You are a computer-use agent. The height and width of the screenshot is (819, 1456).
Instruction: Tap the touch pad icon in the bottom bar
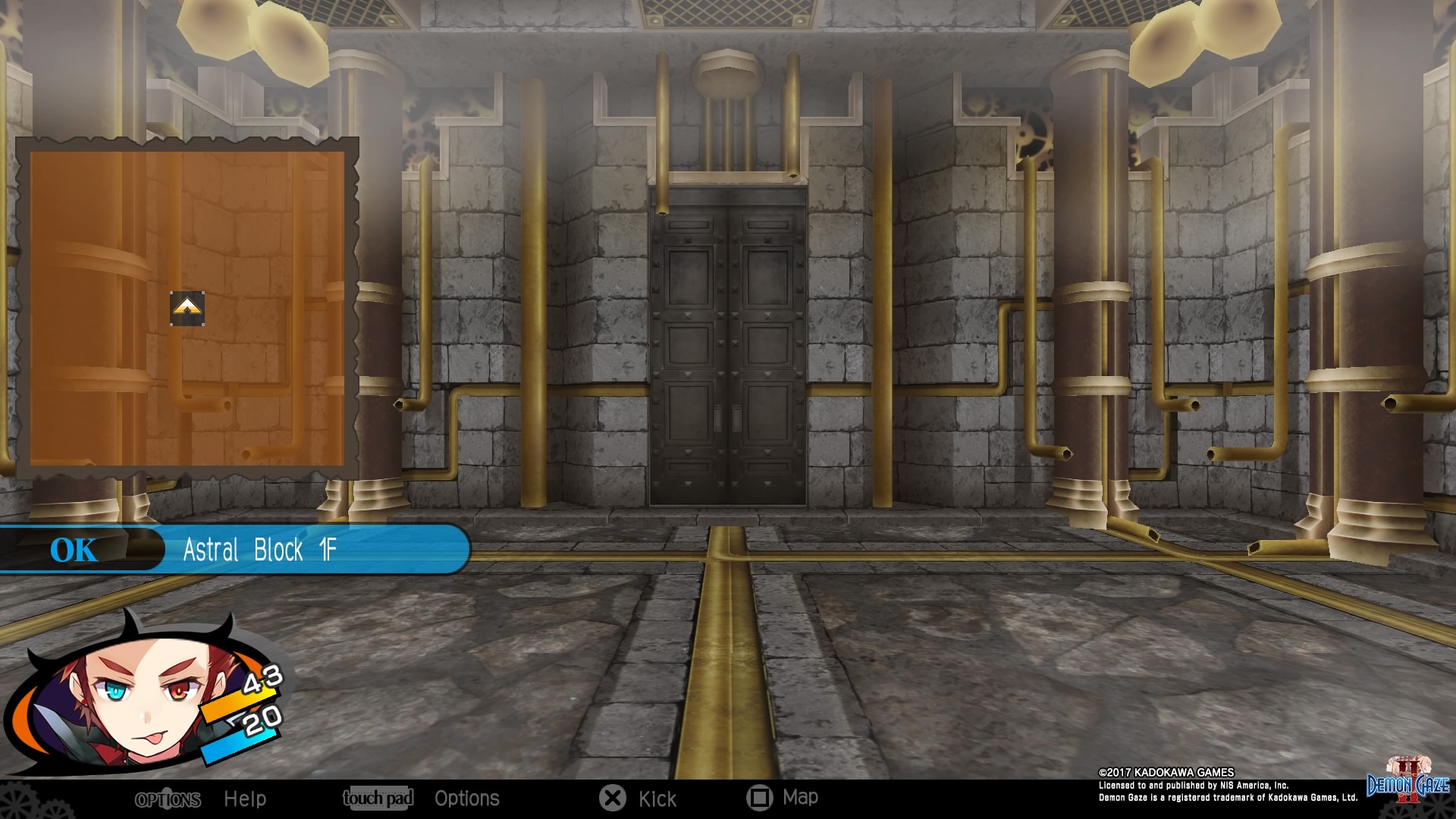(x=378, y=798)
